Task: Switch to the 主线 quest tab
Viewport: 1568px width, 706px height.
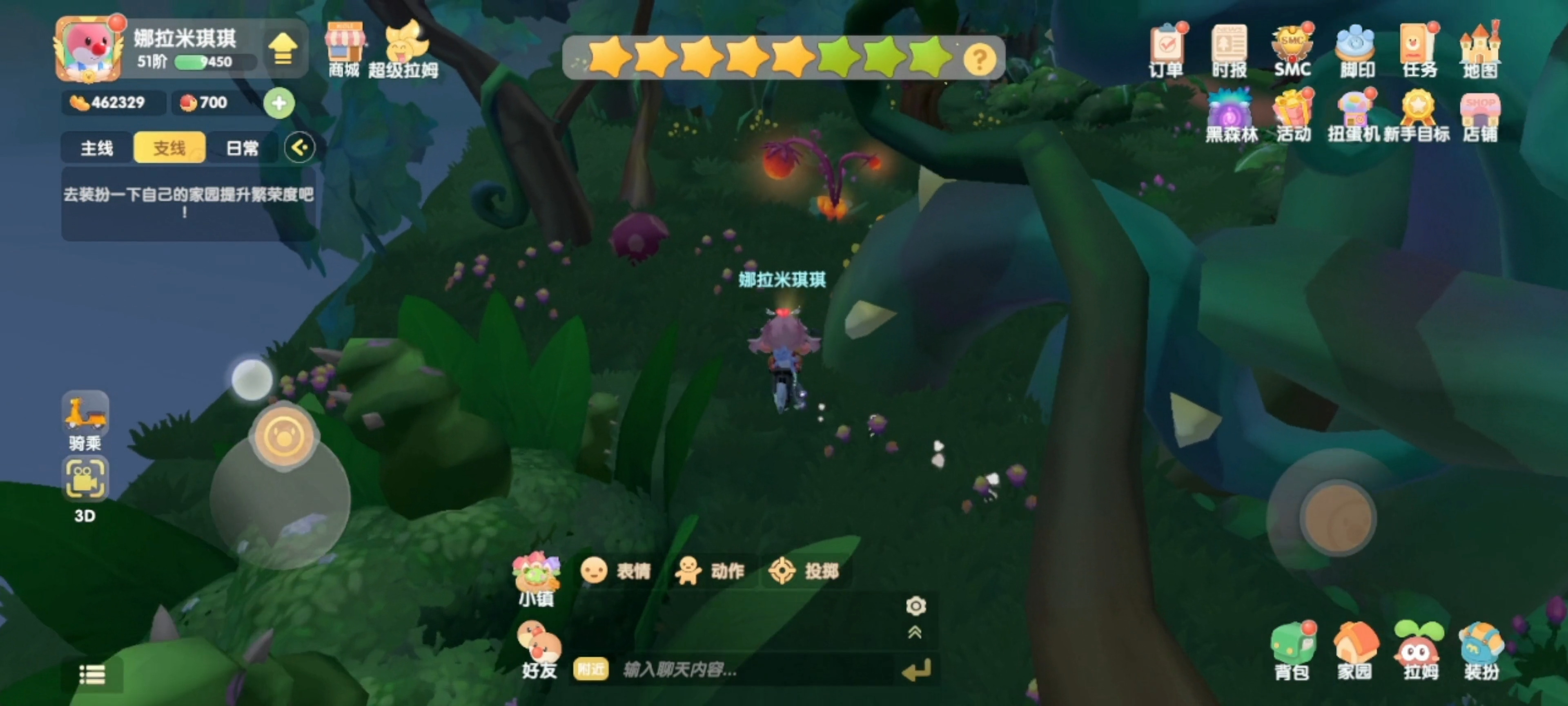Action: pyautogui.click(x=97, y=148)
